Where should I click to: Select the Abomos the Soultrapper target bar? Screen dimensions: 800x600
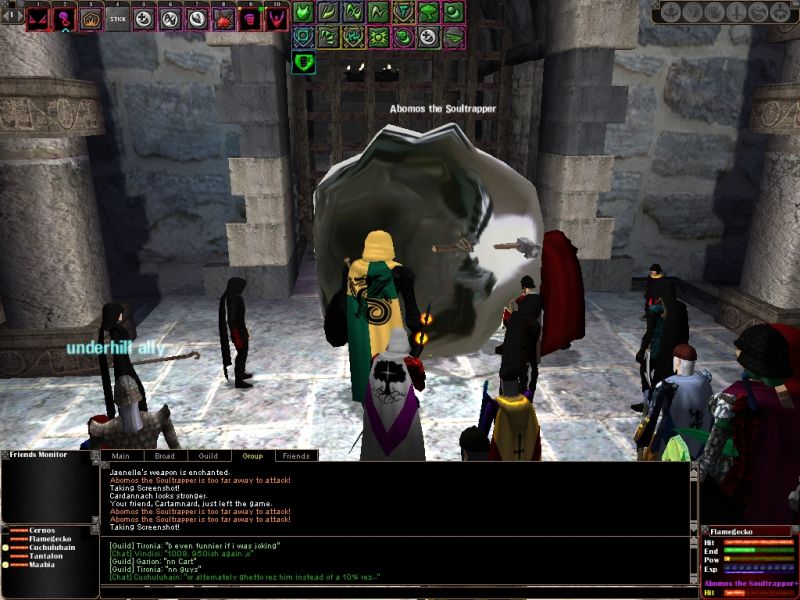[750, 583]
